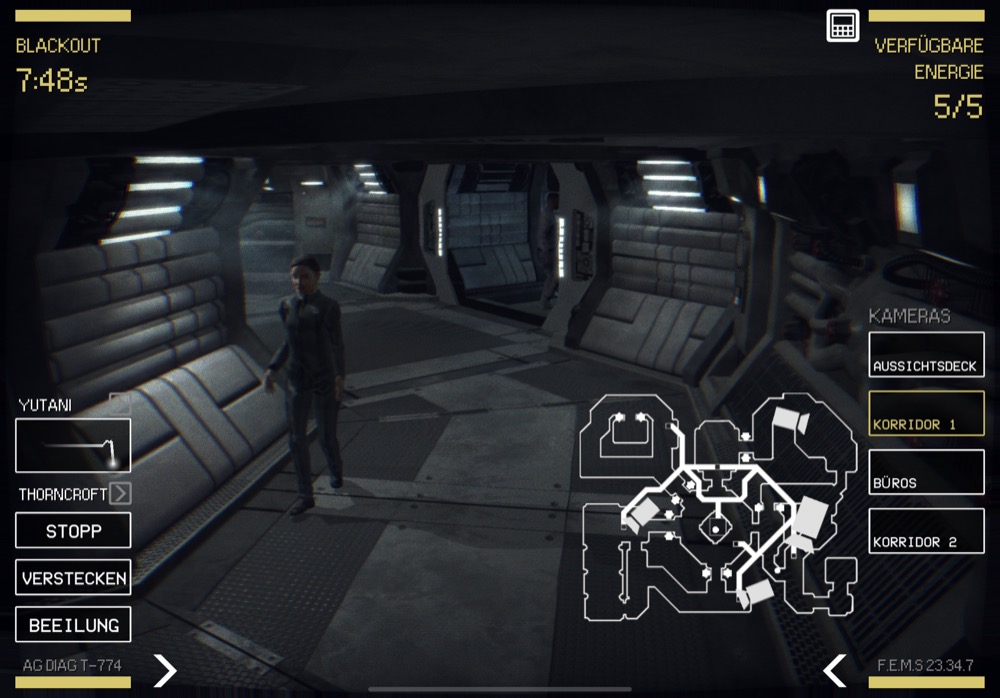Tell the crew member to Stopp

pyautogui.click(x=73, y=530)
